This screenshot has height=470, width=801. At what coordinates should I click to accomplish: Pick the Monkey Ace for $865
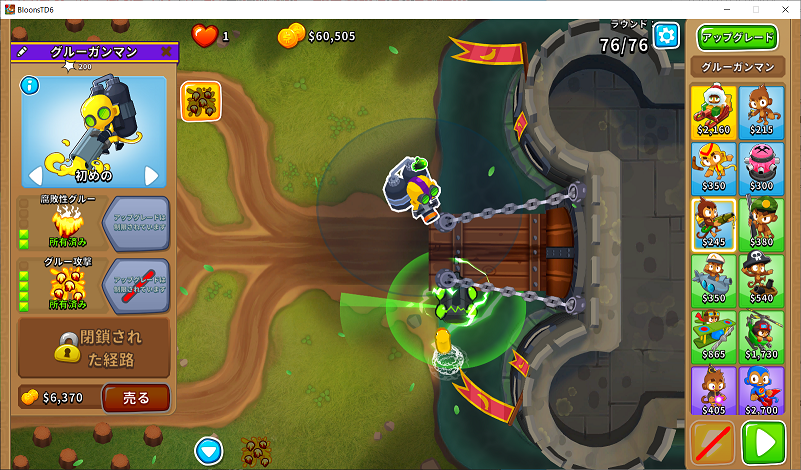click(x=713, y=335)
